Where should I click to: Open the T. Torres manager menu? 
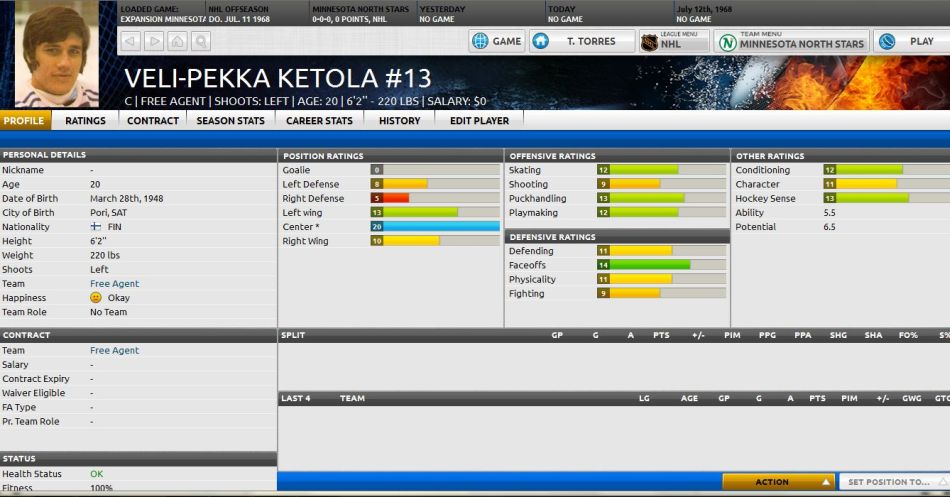pos(581,42)
